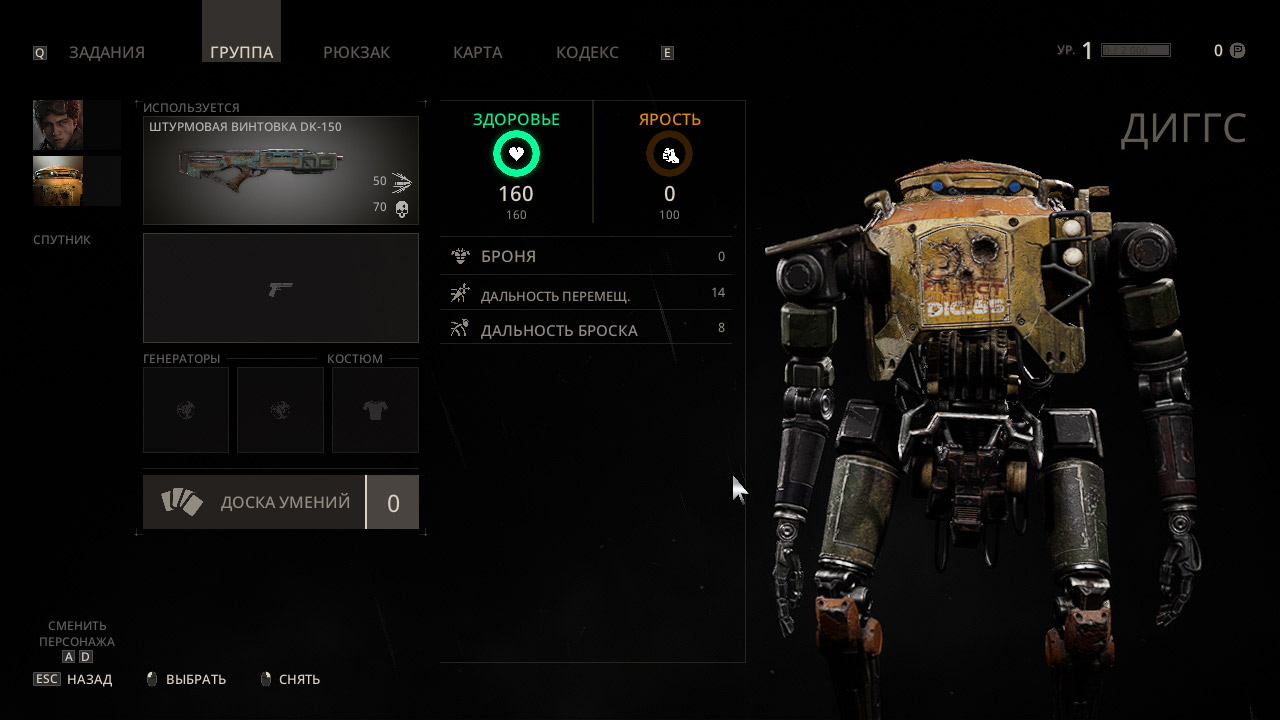This screenshot has width=1280, height=720.
Task: Open the Кодекс tab
Action: pos(587,53)
